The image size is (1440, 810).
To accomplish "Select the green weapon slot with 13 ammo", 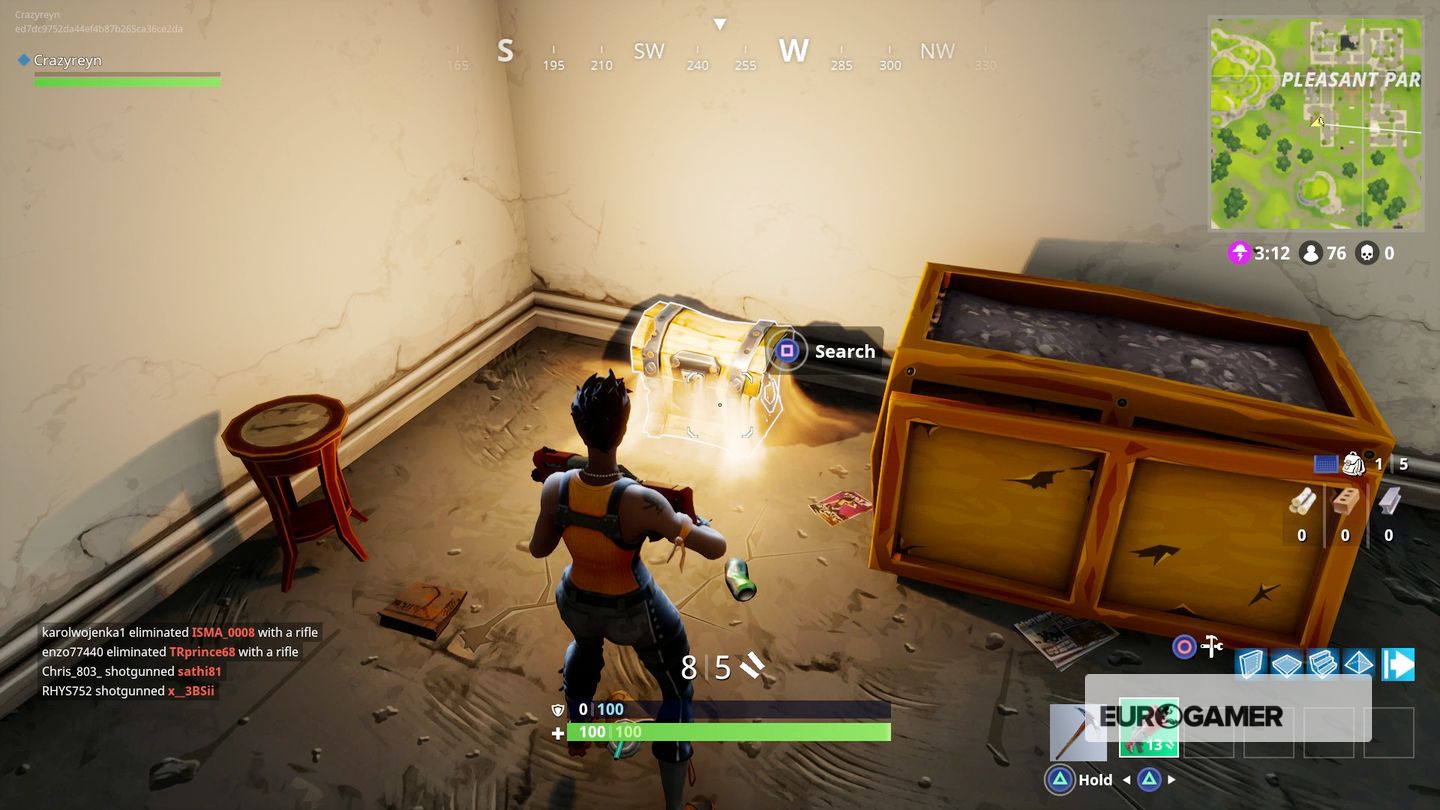I will tap(1148, 727).
